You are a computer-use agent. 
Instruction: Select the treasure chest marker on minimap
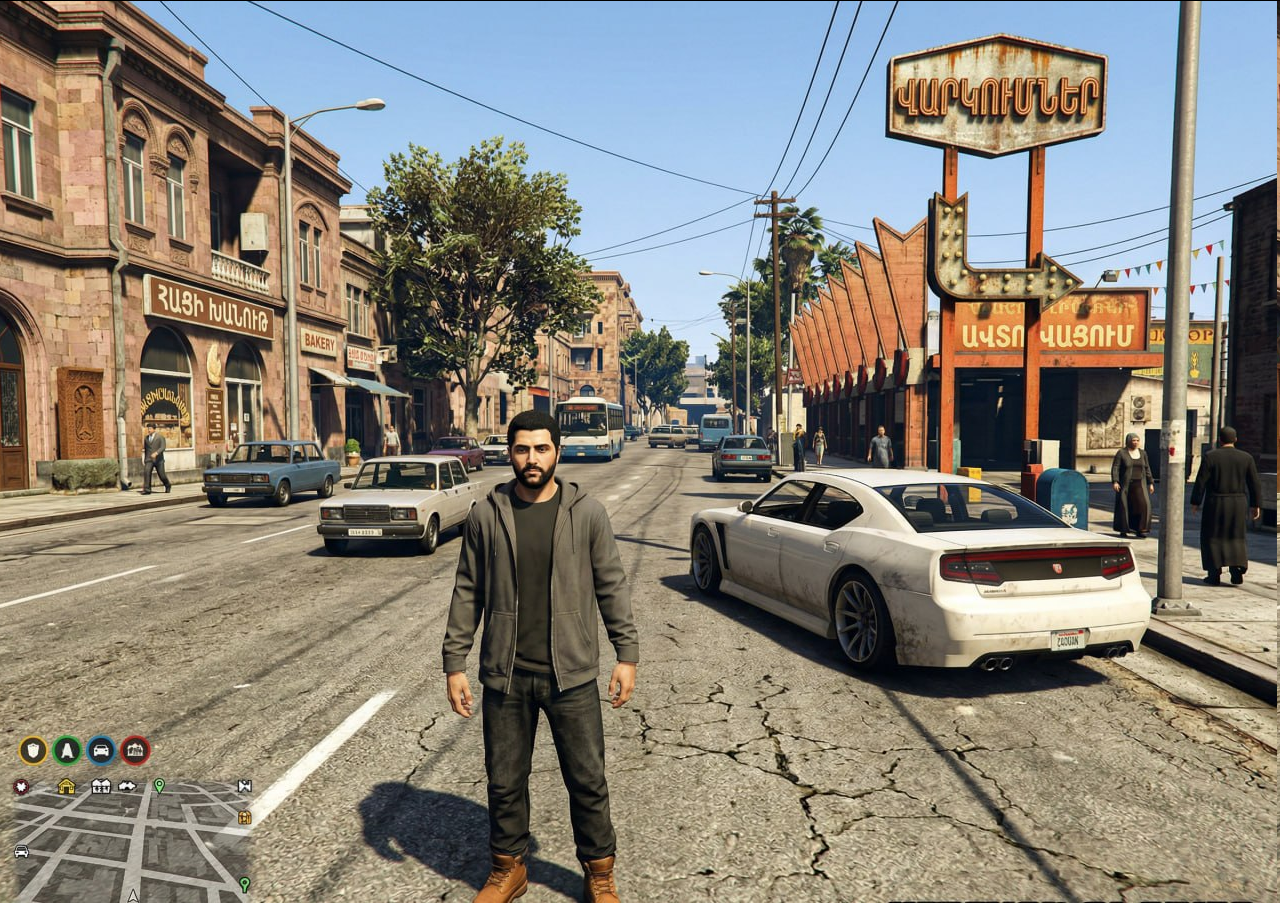[x=244, y=817]
